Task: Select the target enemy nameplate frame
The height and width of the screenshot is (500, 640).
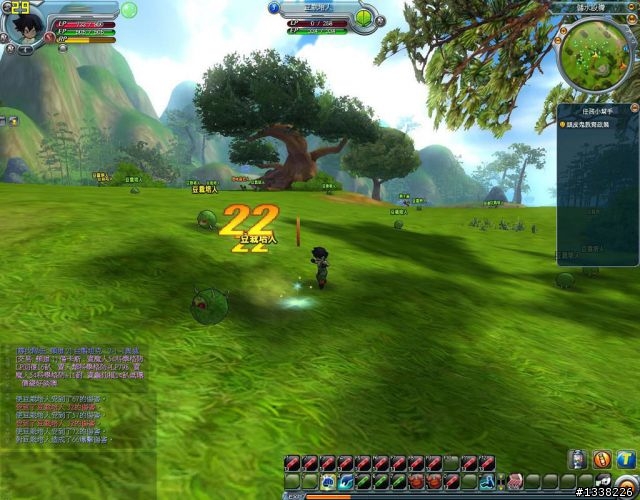Action: (x=319, y=8)
